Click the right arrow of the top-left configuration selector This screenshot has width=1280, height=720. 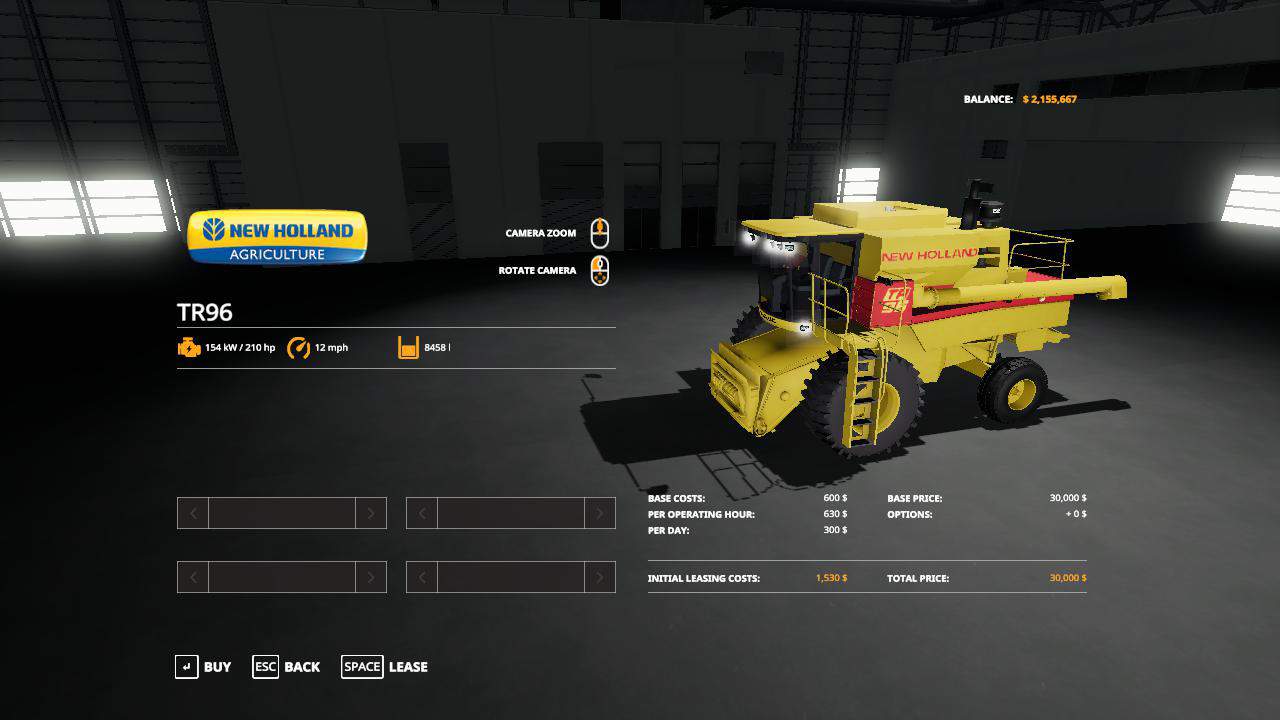tap(371, 513)
